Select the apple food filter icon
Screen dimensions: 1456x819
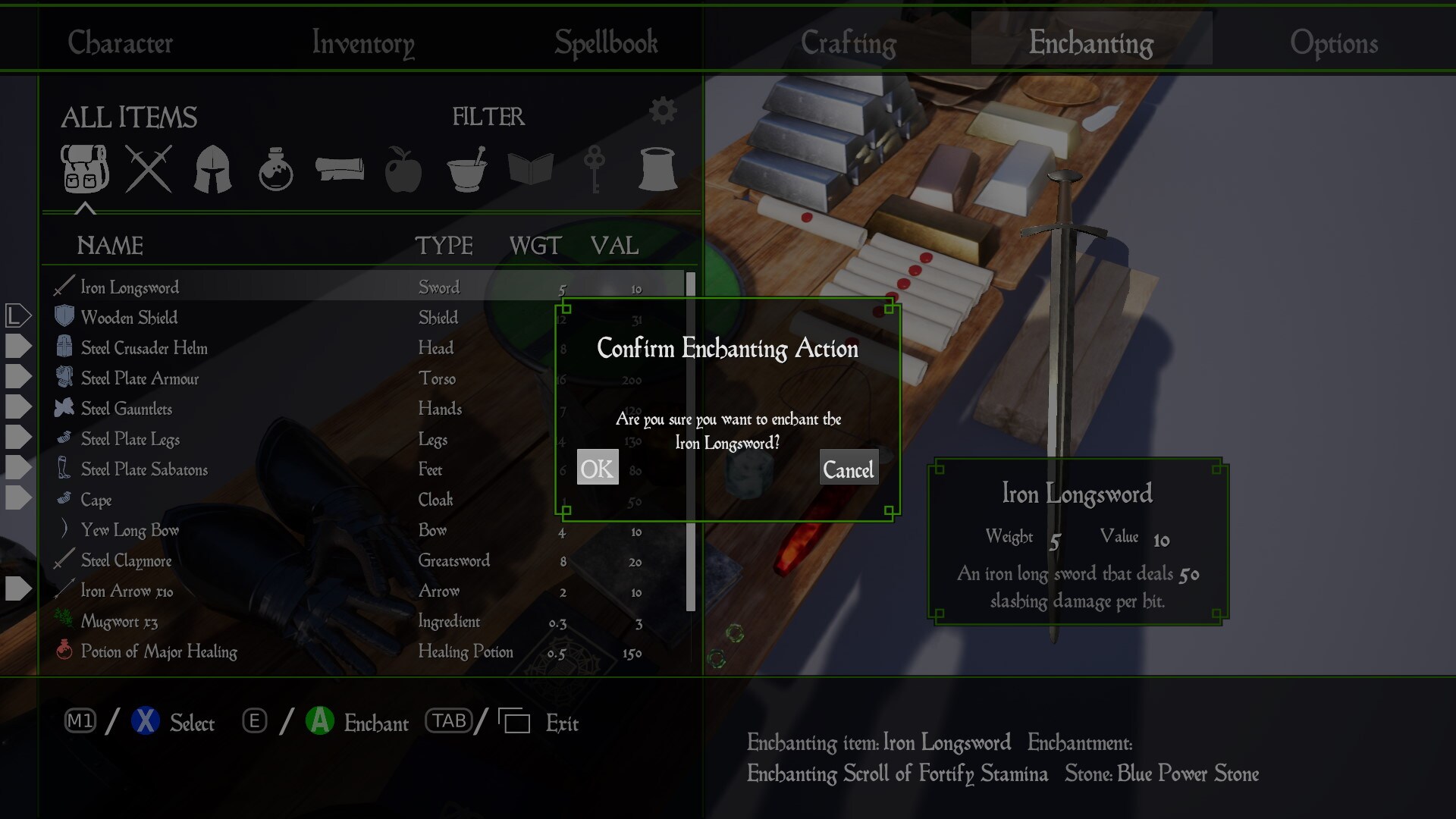(403, 168)
